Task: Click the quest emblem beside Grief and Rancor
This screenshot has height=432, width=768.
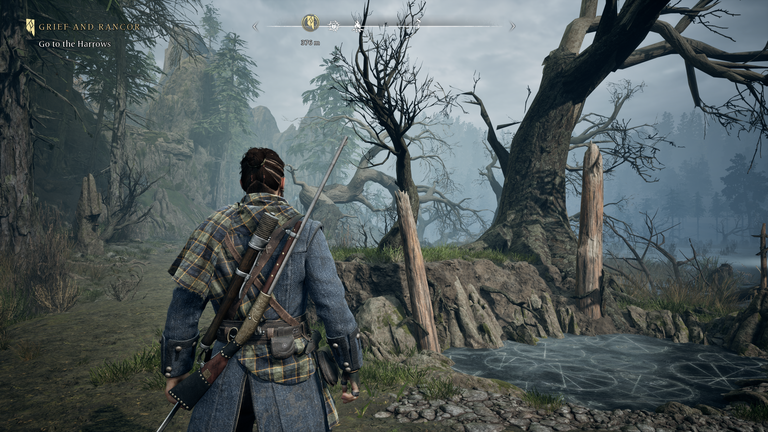Action: [x=30, y=28]
